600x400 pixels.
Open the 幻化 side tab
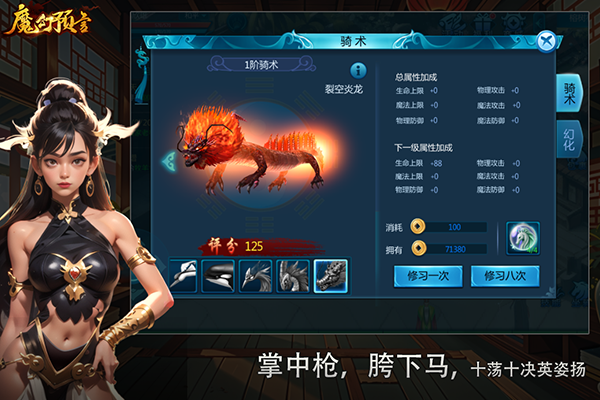point(569,142)
